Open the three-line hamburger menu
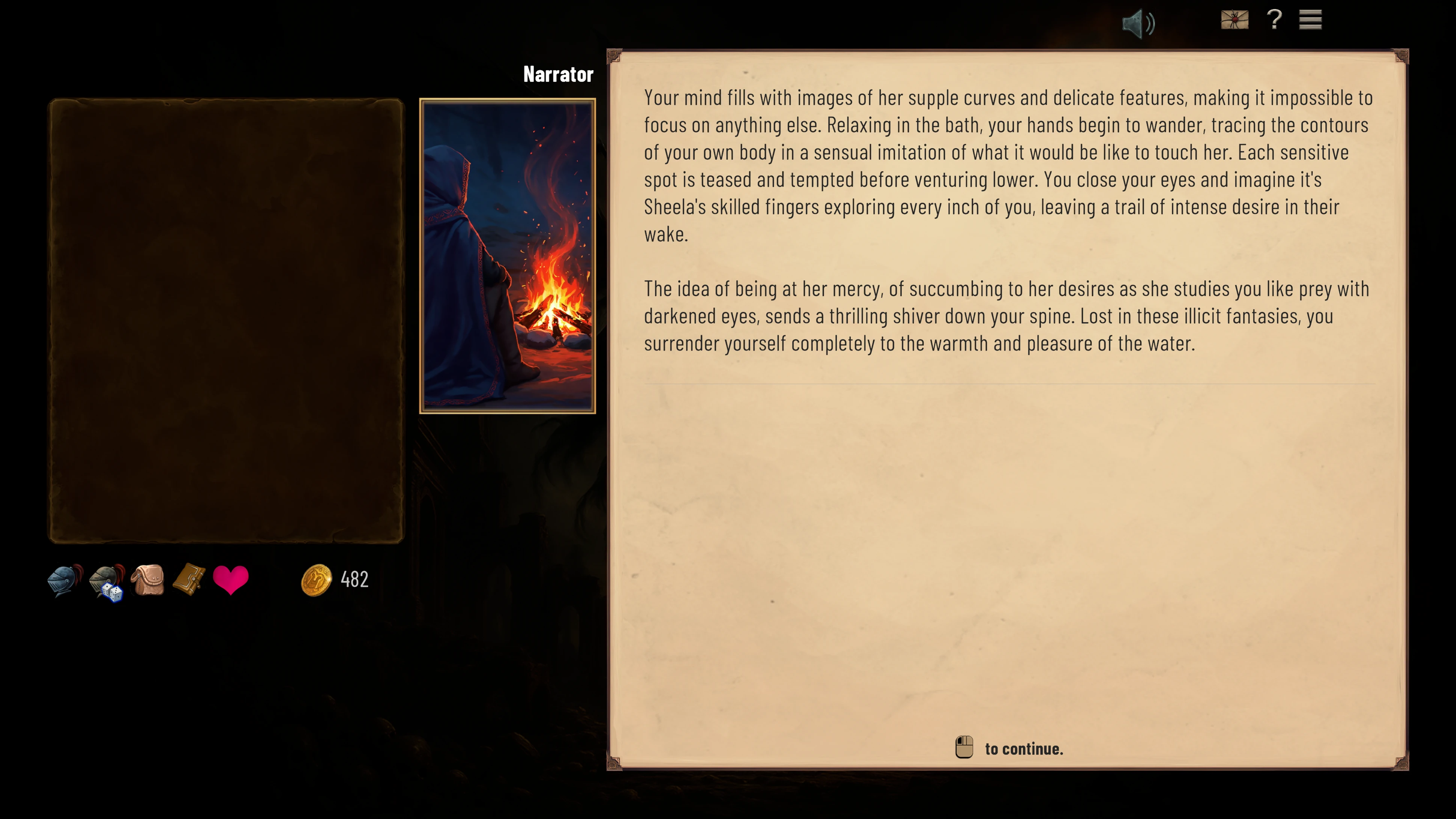Screen dimensions: 1456x819 tap(1310, 20)
